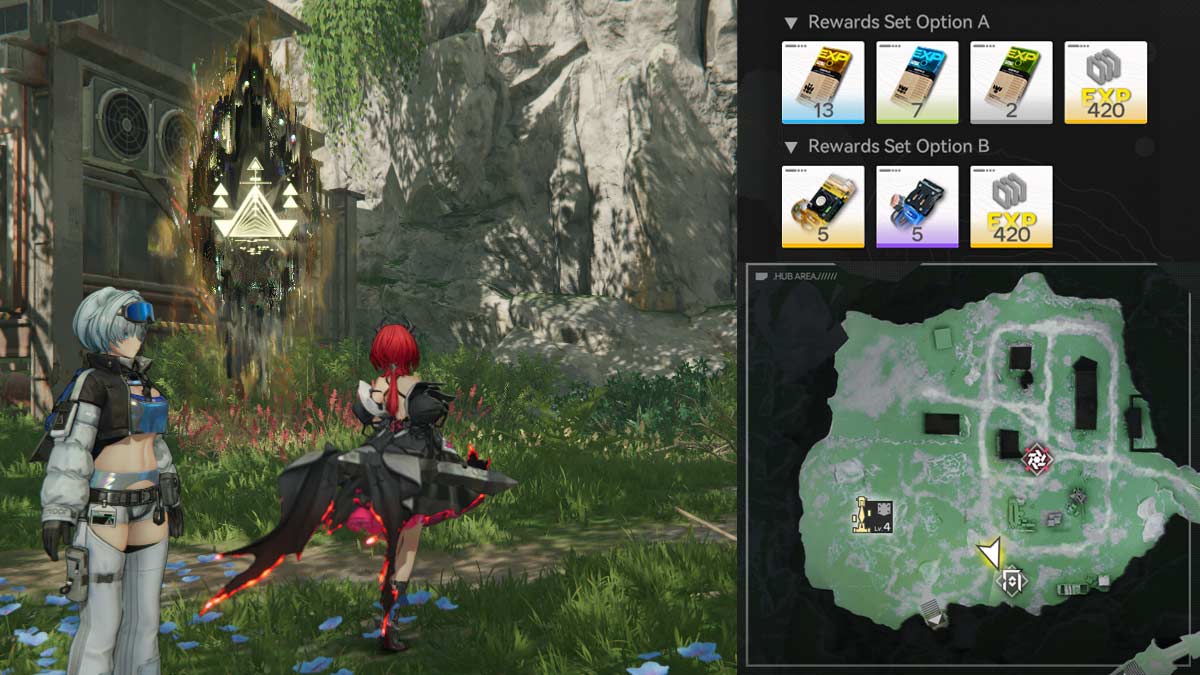The image size is (1200, 675).
Task: Select the Lv.4 tower marker on the map
Action: 872,514
